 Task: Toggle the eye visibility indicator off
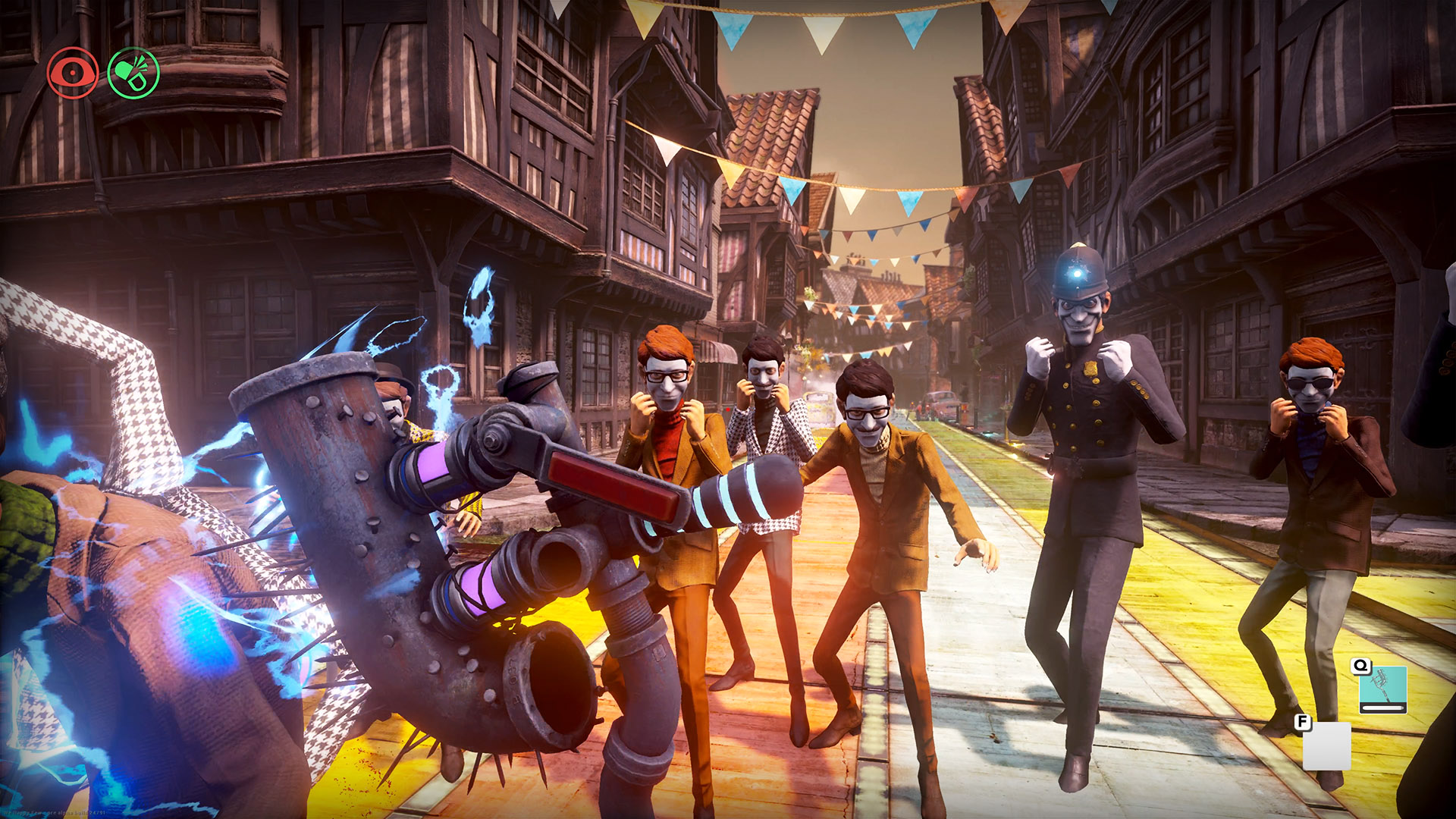pos(73,72)
